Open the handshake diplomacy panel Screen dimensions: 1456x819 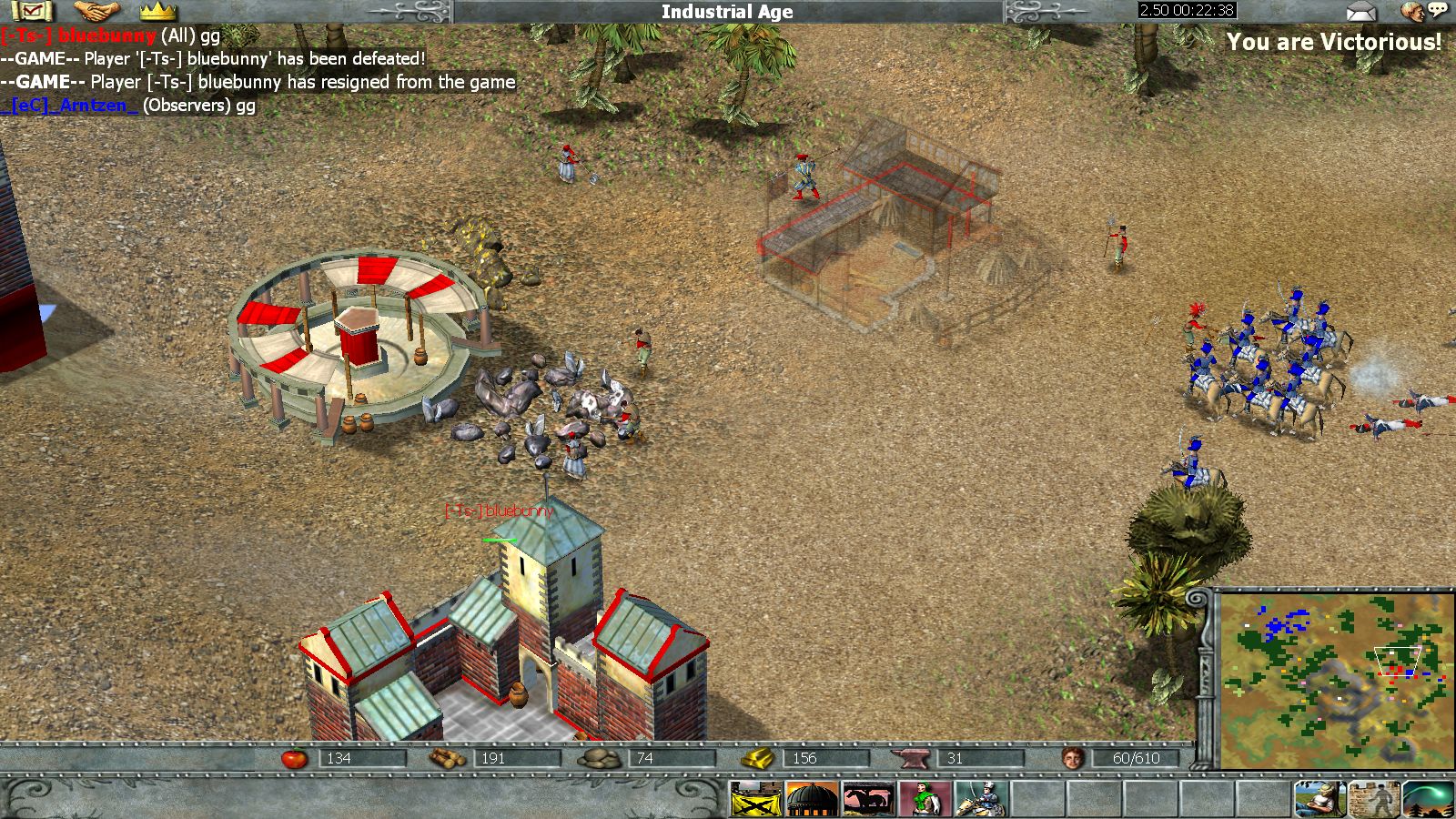click(x=96, y=11)
